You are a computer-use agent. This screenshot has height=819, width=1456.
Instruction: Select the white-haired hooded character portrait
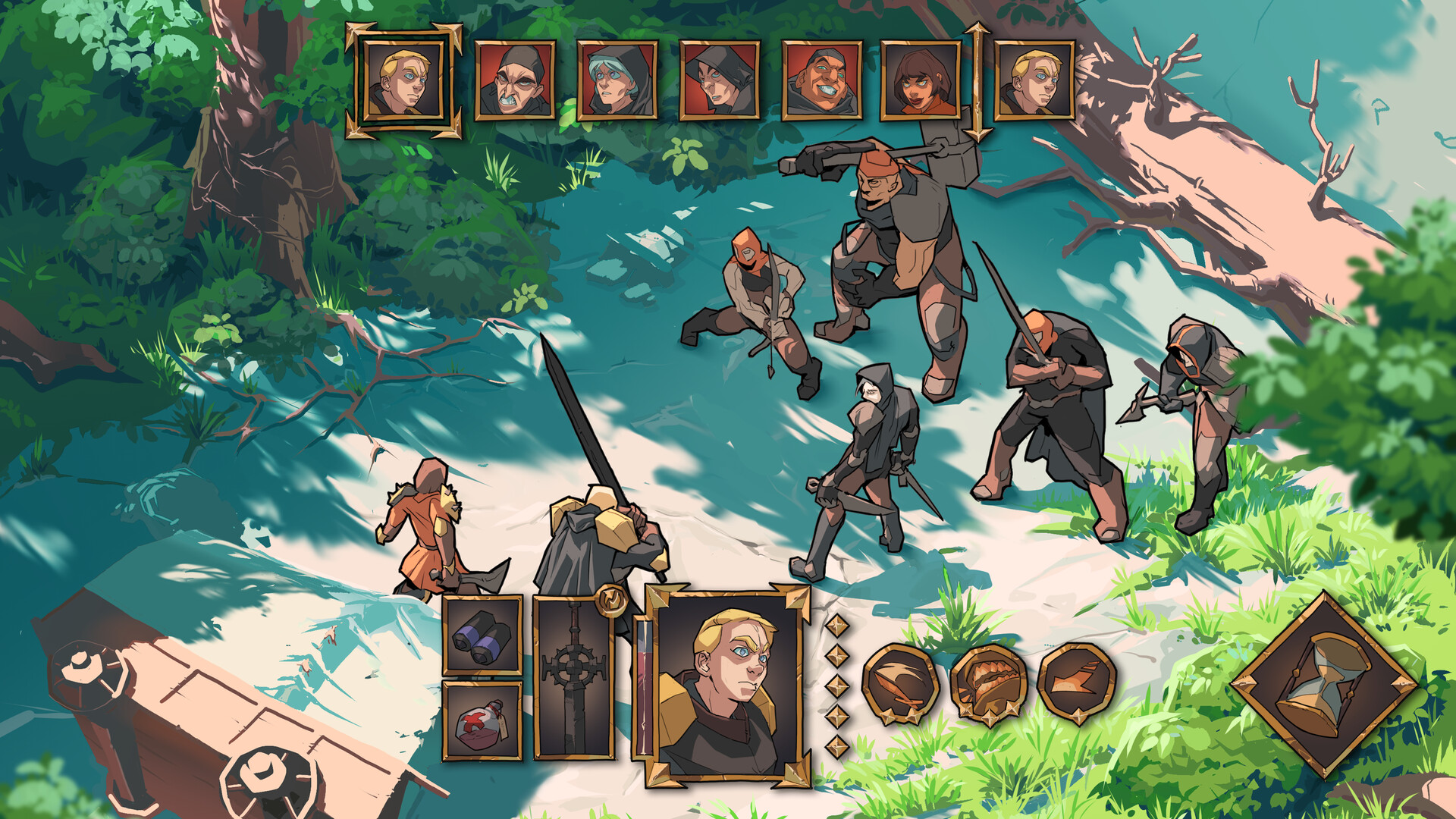618,80
